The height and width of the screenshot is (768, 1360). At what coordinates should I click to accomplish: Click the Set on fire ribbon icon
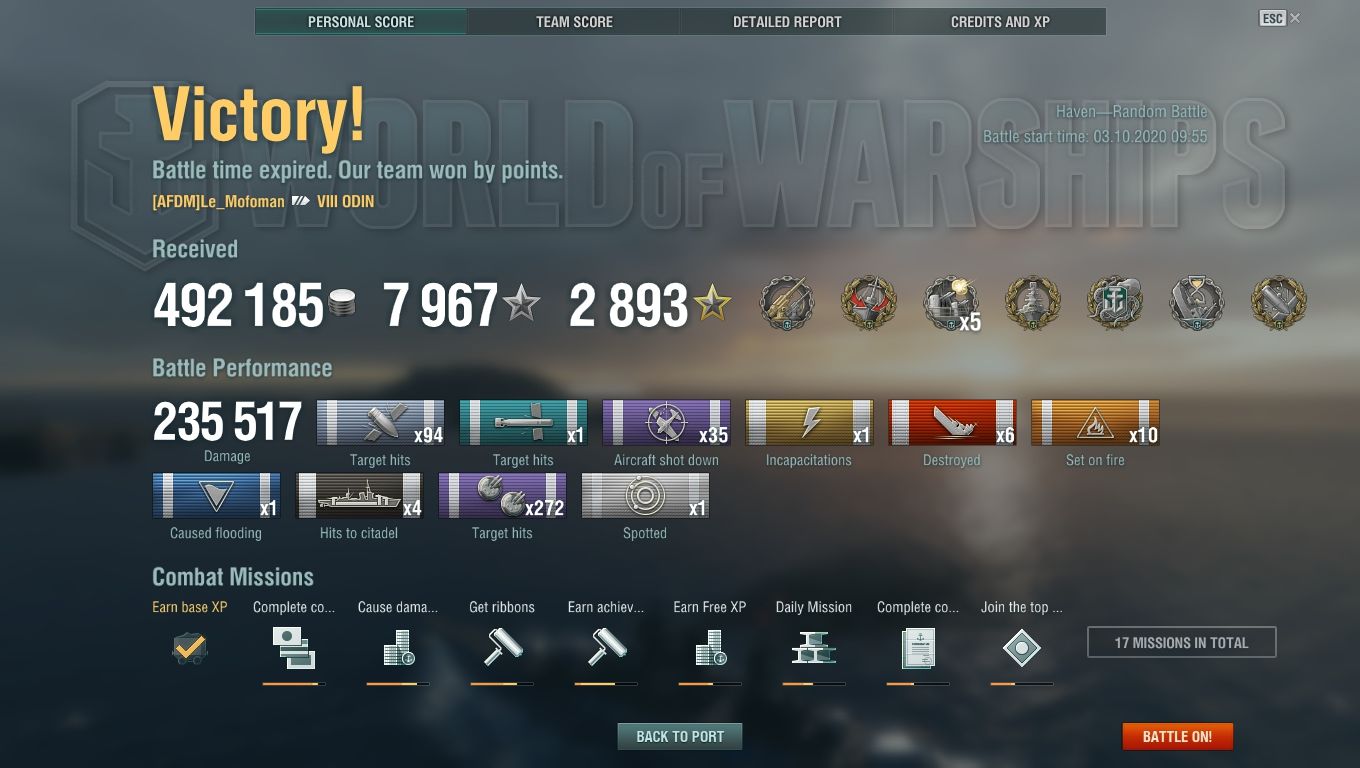click(x=1095, y=420)
